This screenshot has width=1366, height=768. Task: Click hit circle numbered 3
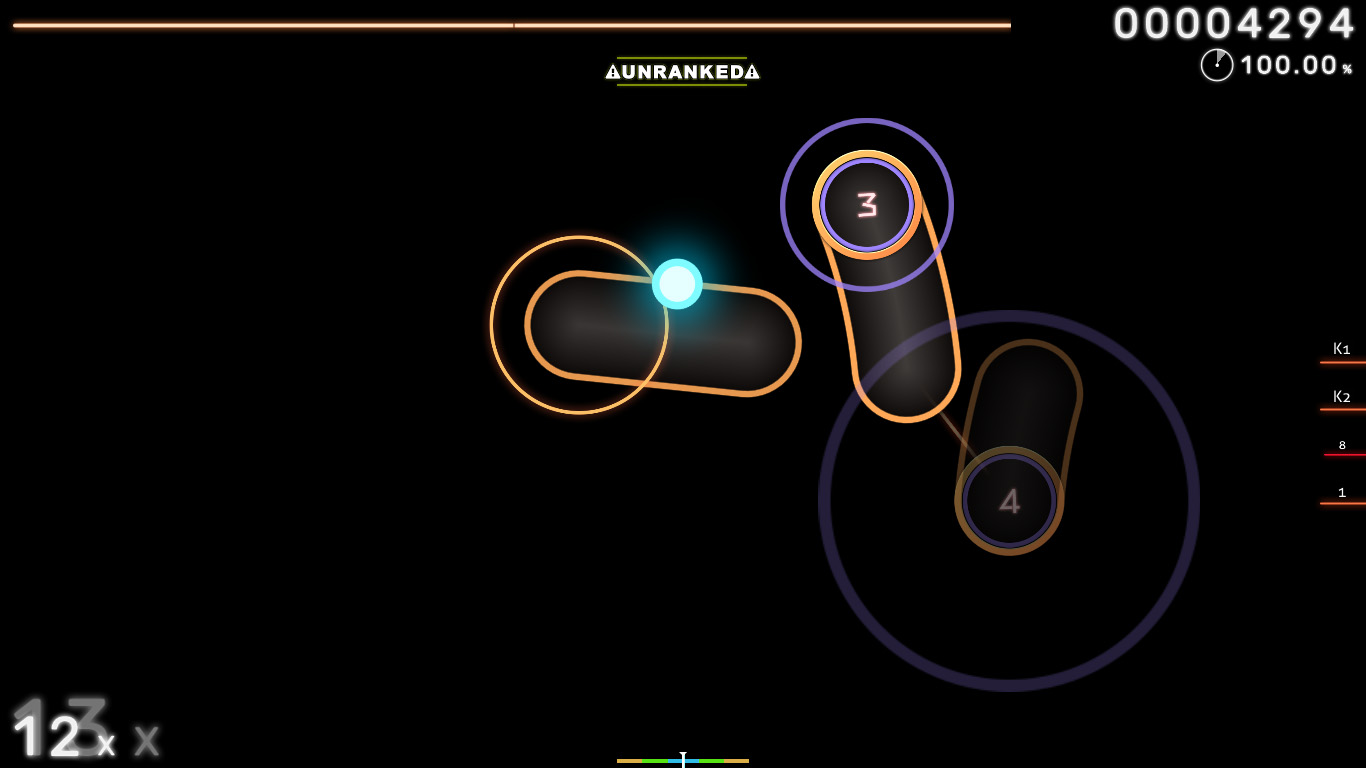point(866,205)
